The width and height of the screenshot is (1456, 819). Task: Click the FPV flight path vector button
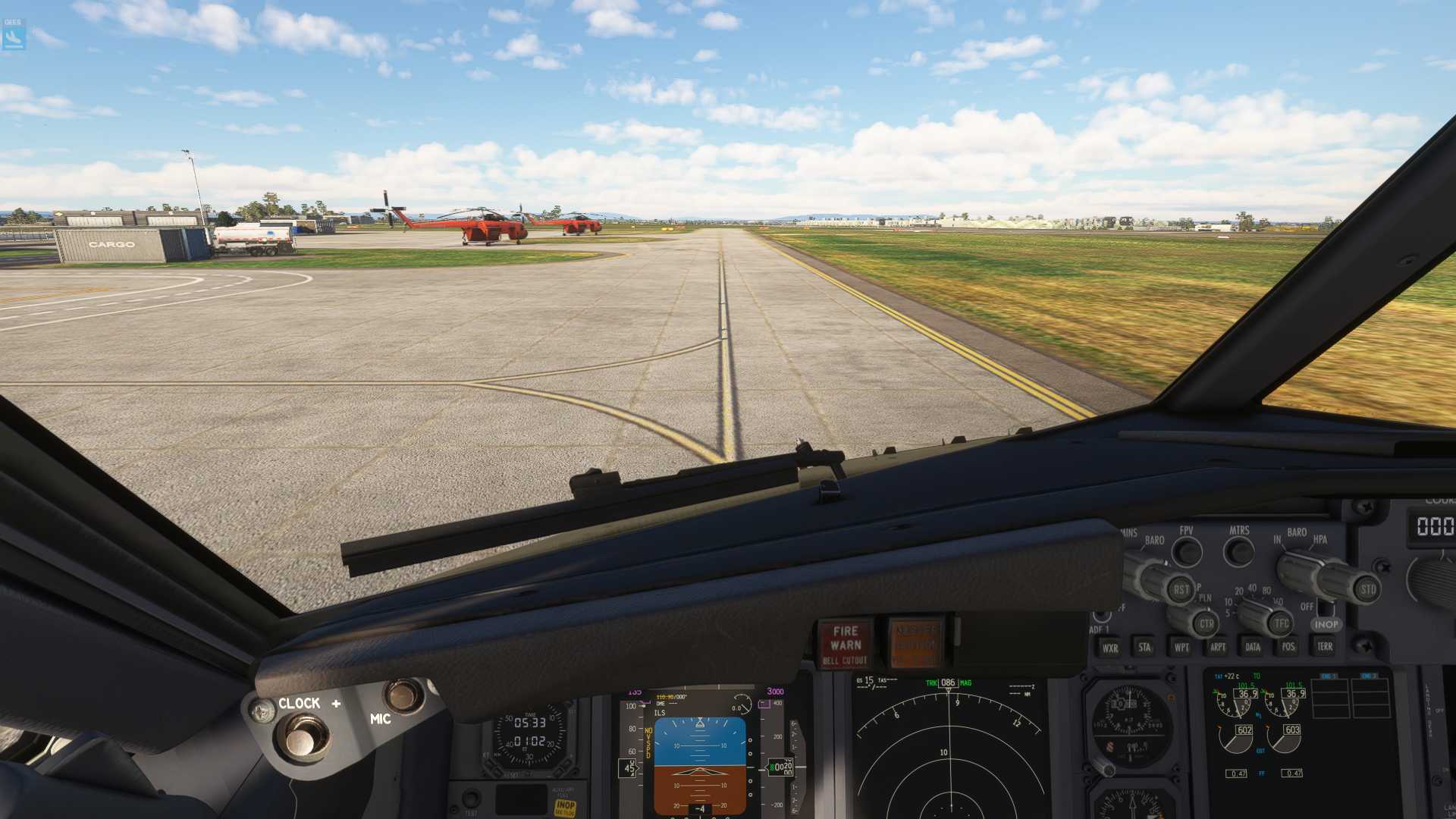tap(1187, 552)
